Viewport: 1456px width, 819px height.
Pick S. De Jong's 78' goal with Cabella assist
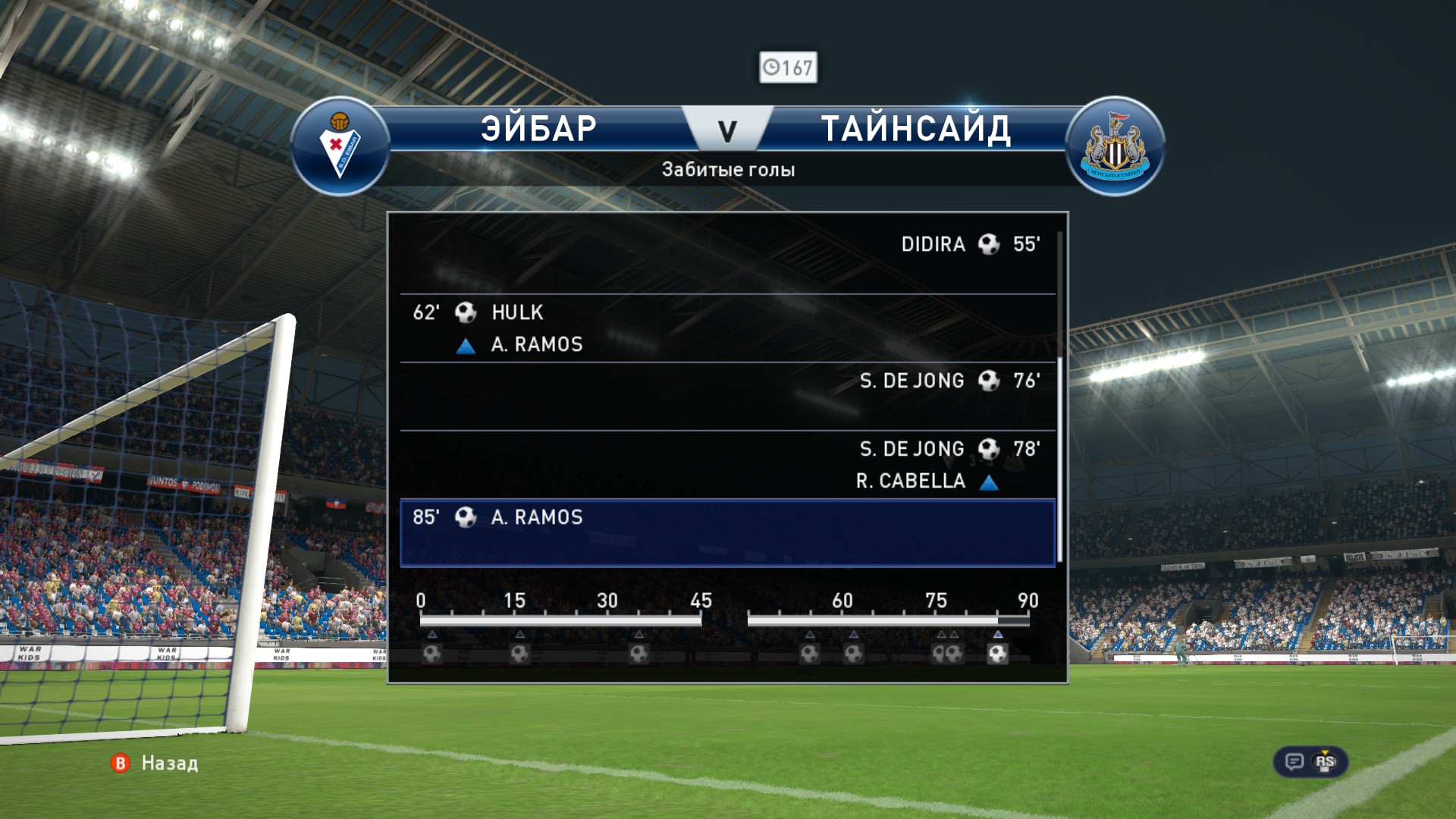pos(728,464)
